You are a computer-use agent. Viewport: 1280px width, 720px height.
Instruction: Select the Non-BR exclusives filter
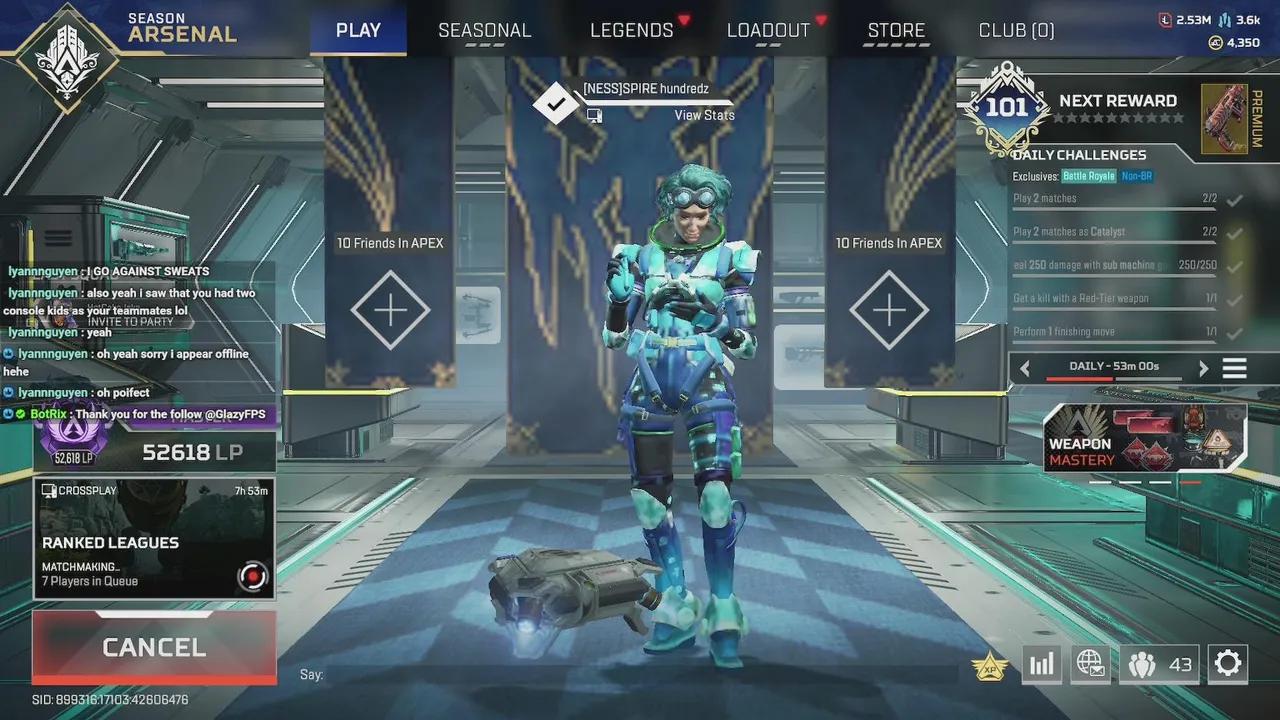pyautogui.click(x=1136, y=177)
